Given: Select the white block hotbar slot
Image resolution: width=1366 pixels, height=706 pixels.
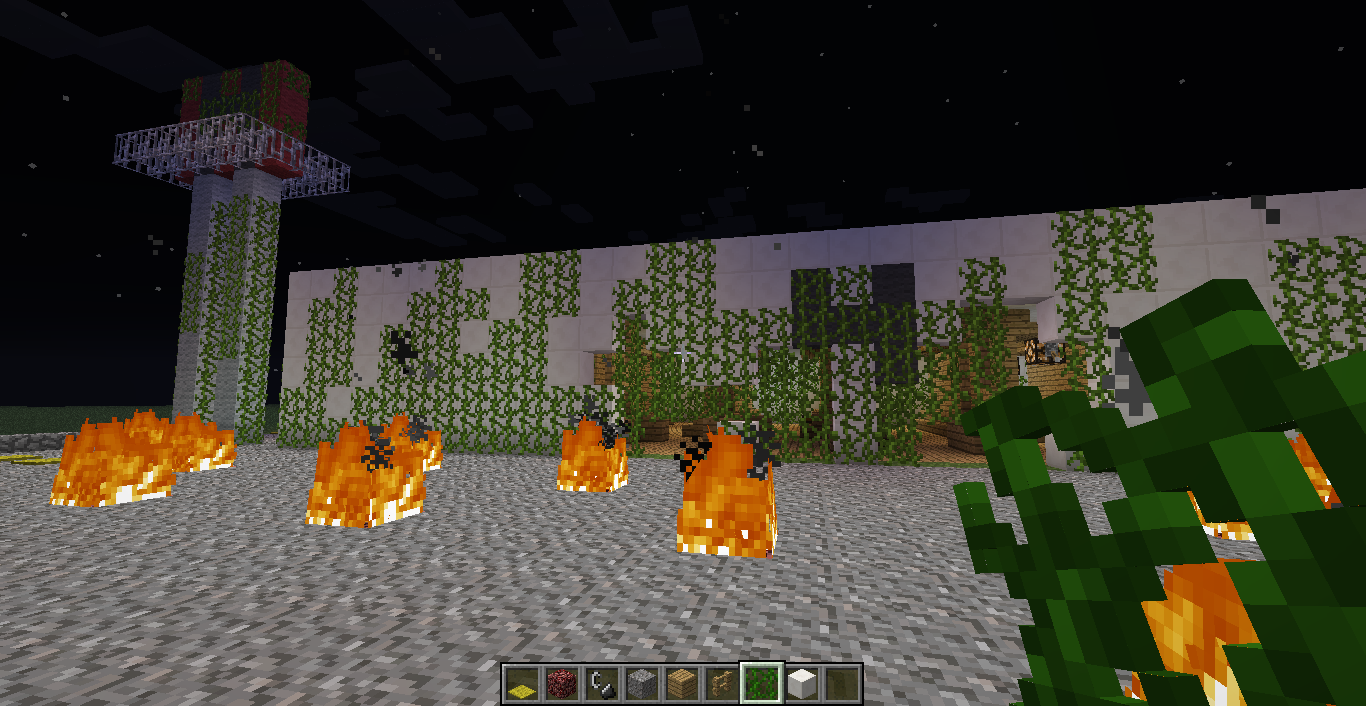Looking at the screenshot, I should (801, 684).
